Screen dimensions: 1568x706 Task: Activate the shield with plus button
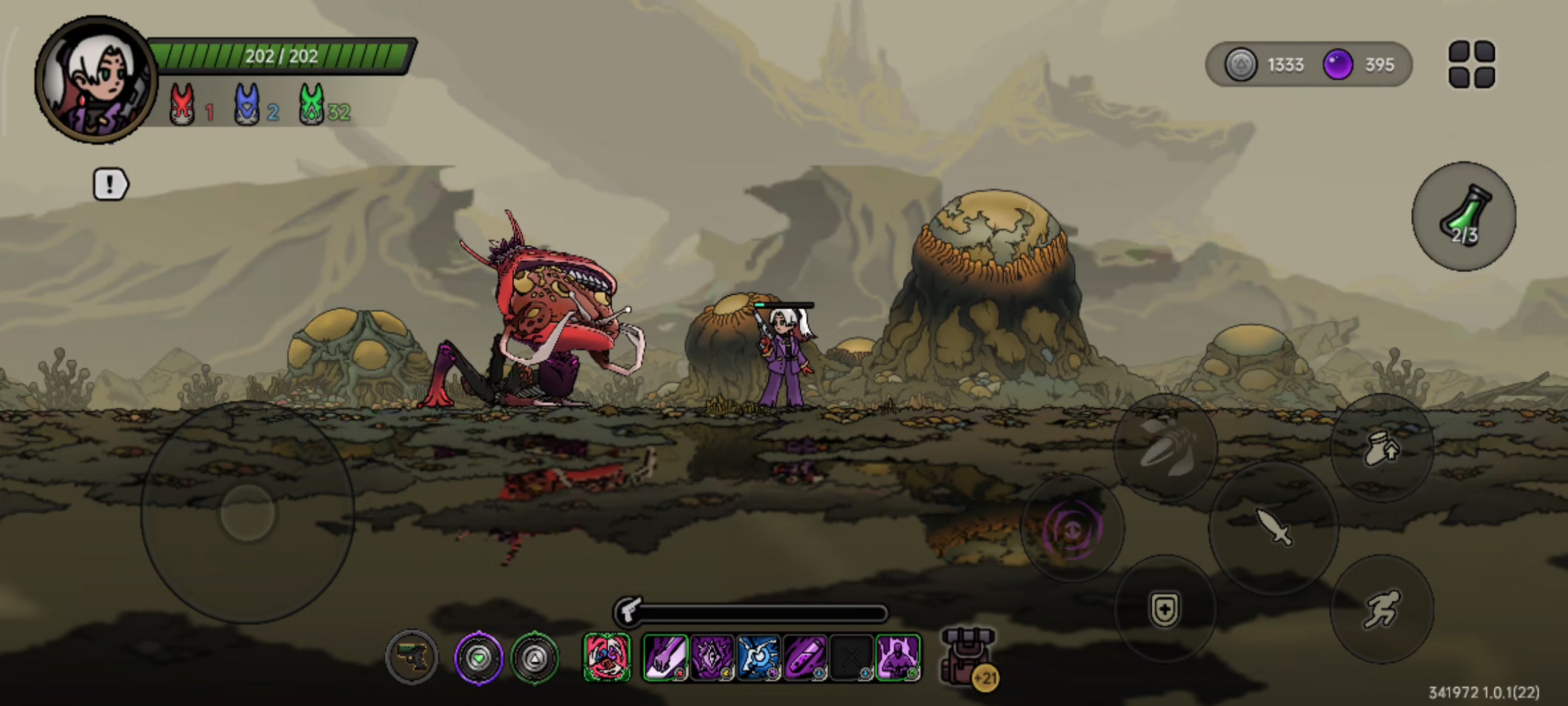click(1165, 609)
